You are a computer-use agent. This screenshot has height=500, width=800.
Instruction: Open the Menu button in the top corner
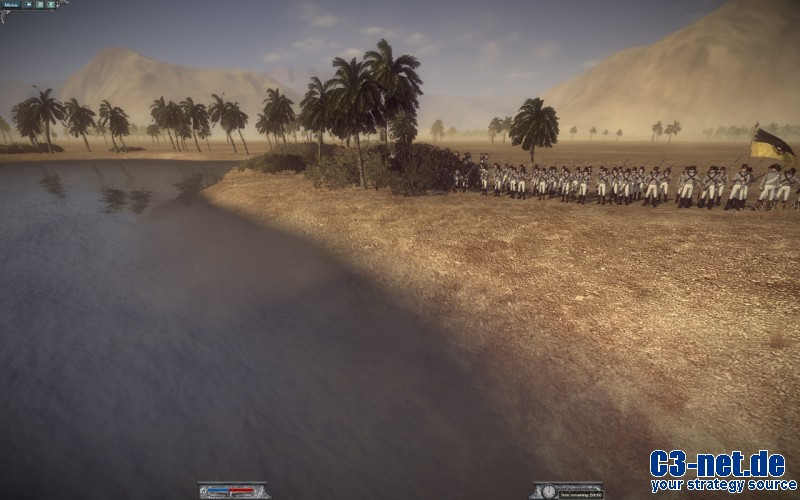point(11,5)
